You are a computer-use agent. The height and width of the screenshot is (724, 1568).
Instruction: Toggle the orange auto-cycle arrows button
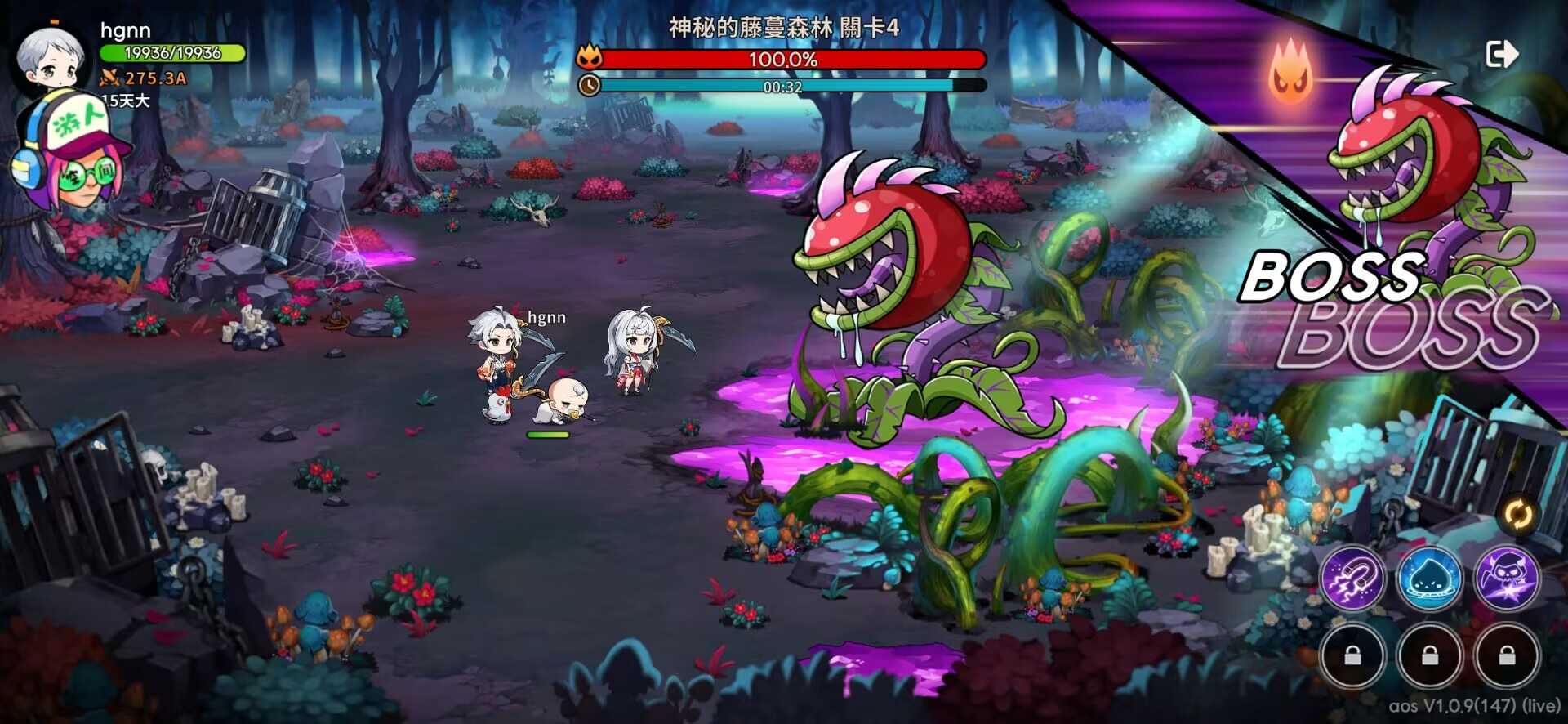click(1519, 516)
